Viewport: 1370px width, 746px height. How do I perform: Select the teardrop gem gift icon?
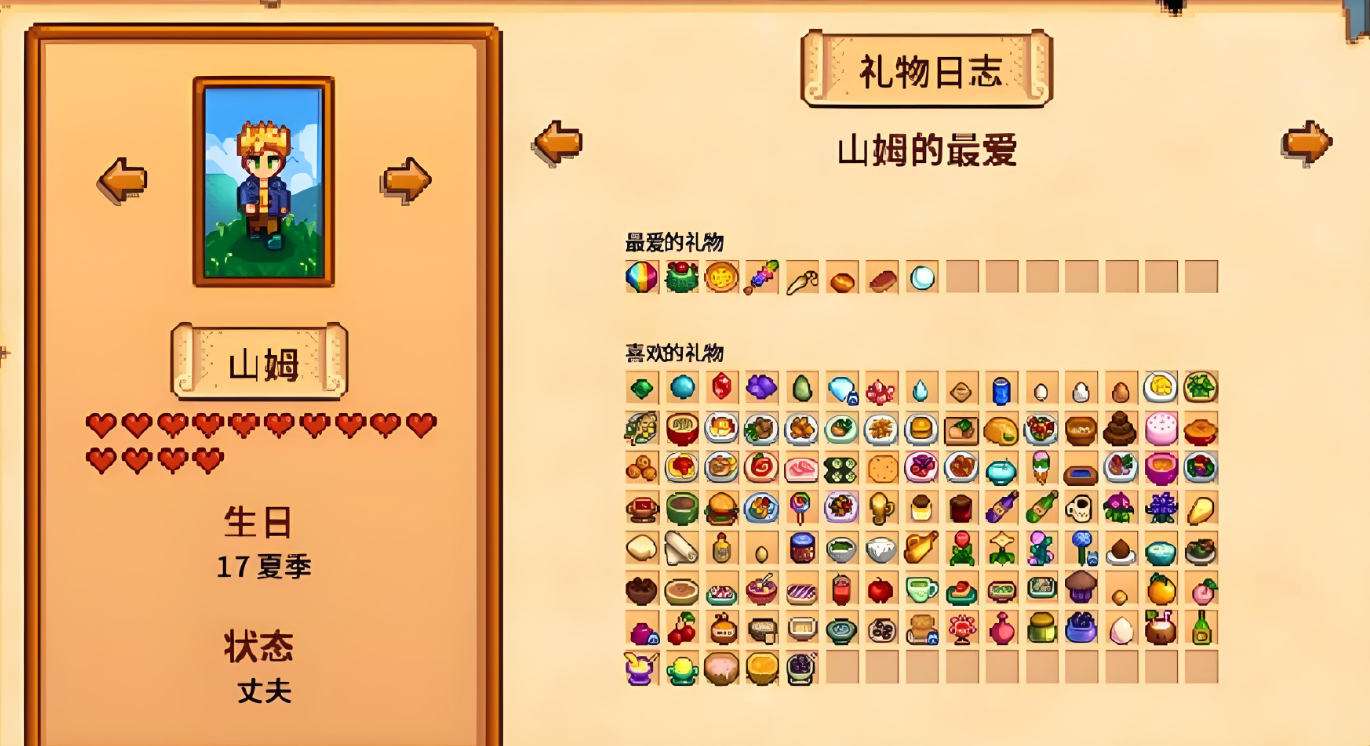pyautogui.click(x=920, y=389)
